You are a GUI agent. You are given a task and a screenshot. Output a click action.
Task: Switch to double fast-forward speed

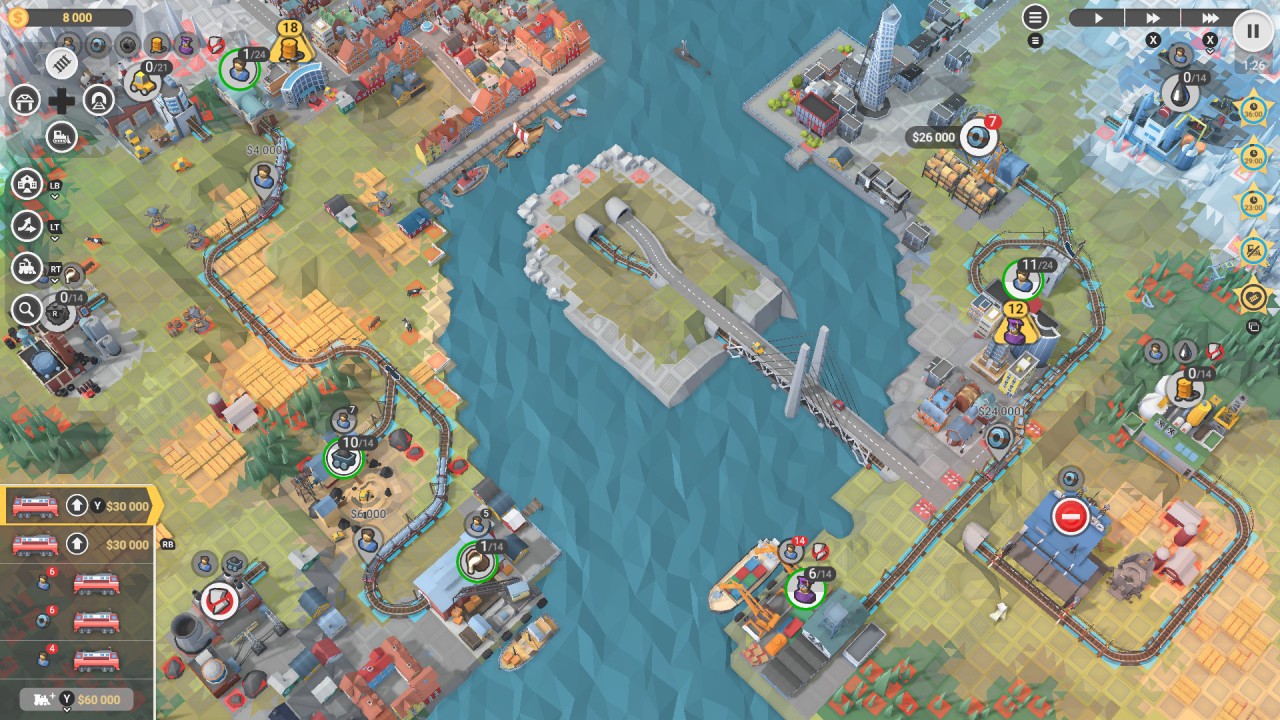1153,17
